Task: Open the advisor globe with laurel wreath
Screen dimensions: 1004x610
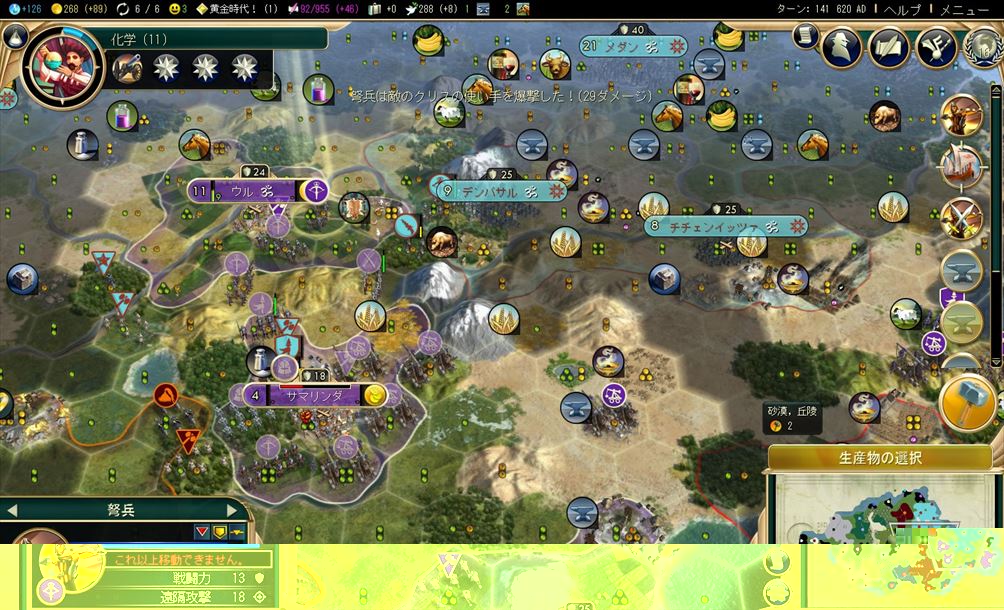Action: 982,46
